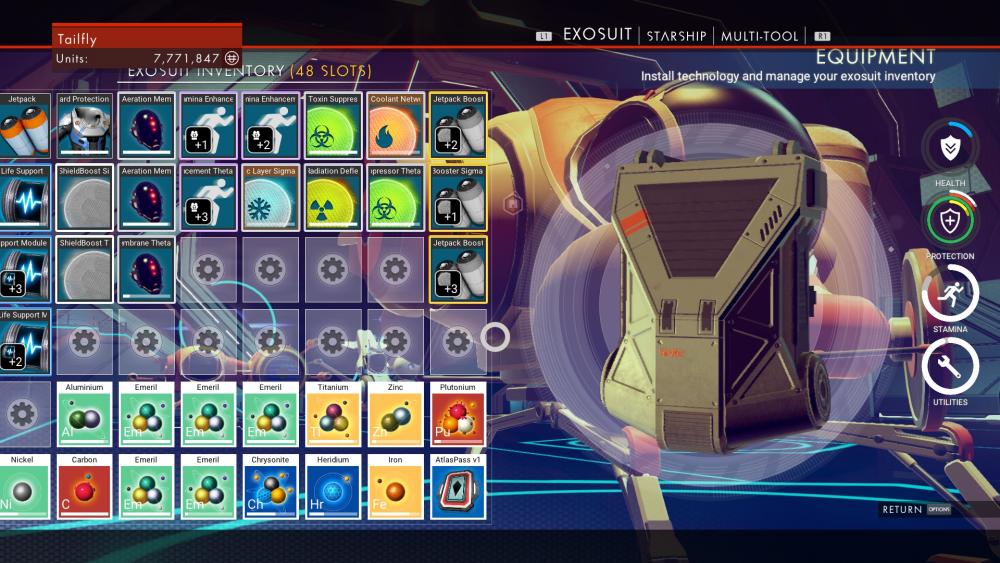
Task: Click the Chrysonite slot
Action: 271,488
